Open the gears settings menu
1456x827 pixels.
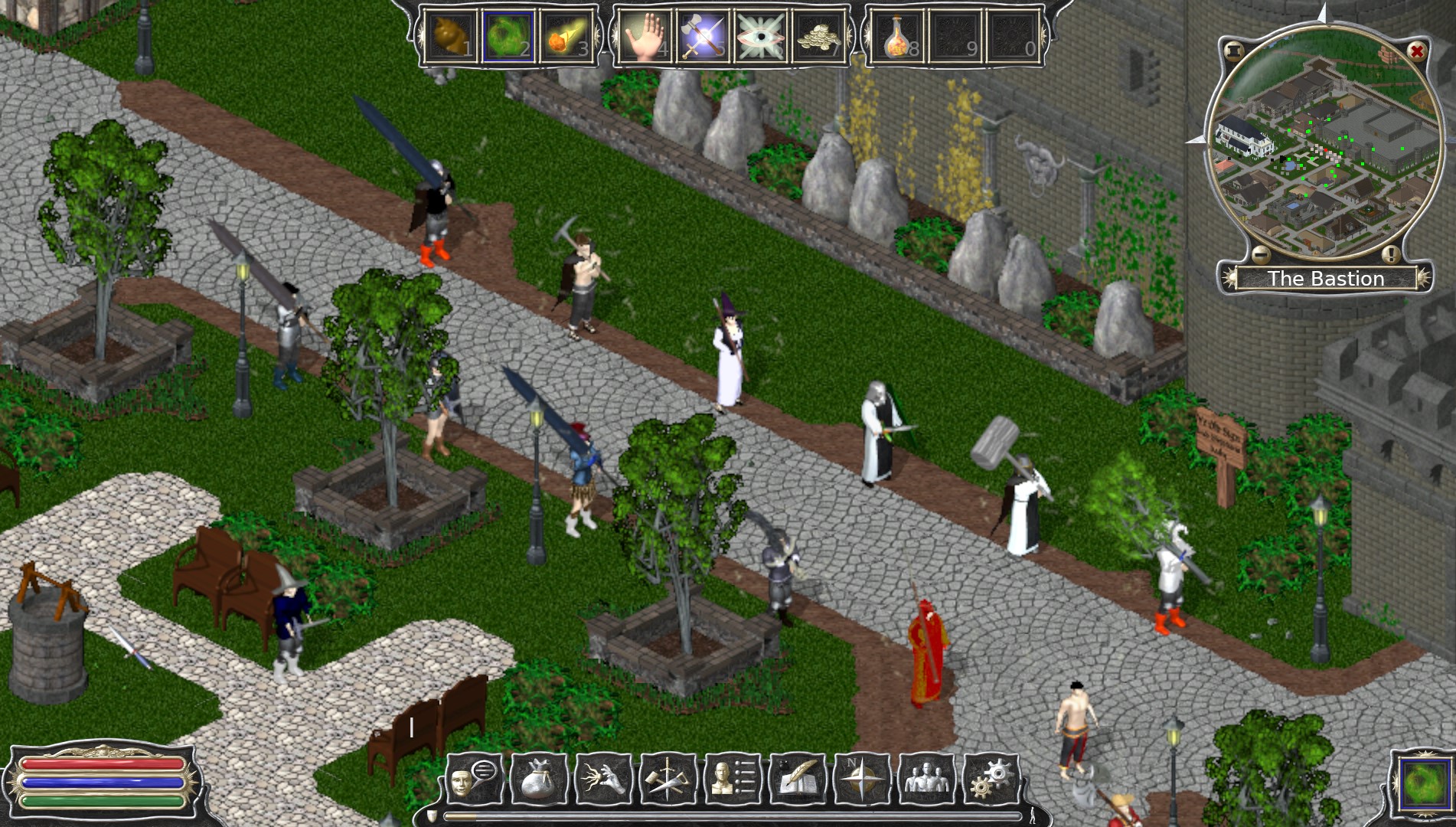tap(991, 780)
